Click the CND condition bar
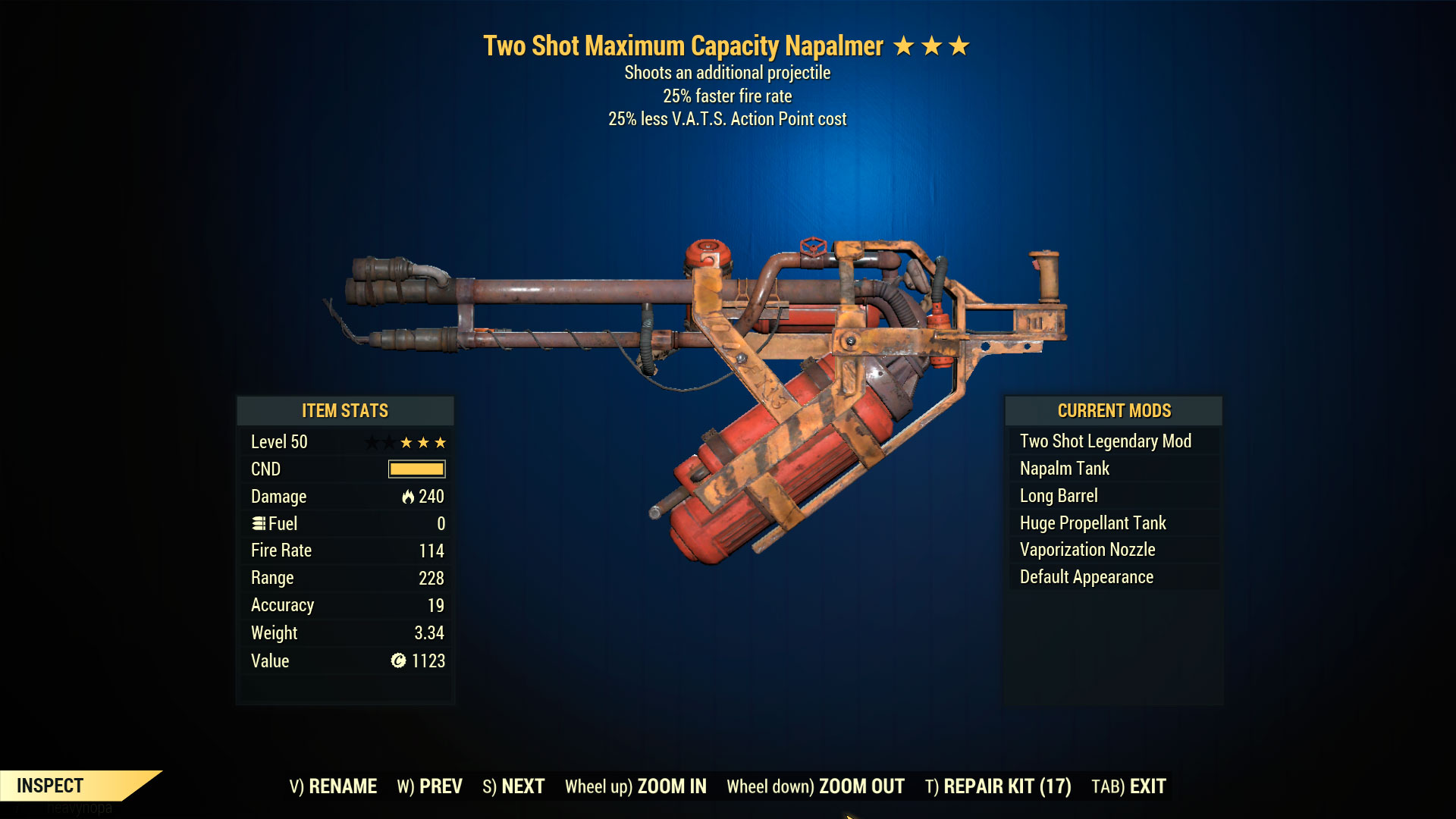The image size is (1456, 819). click(x=416, y=469)
